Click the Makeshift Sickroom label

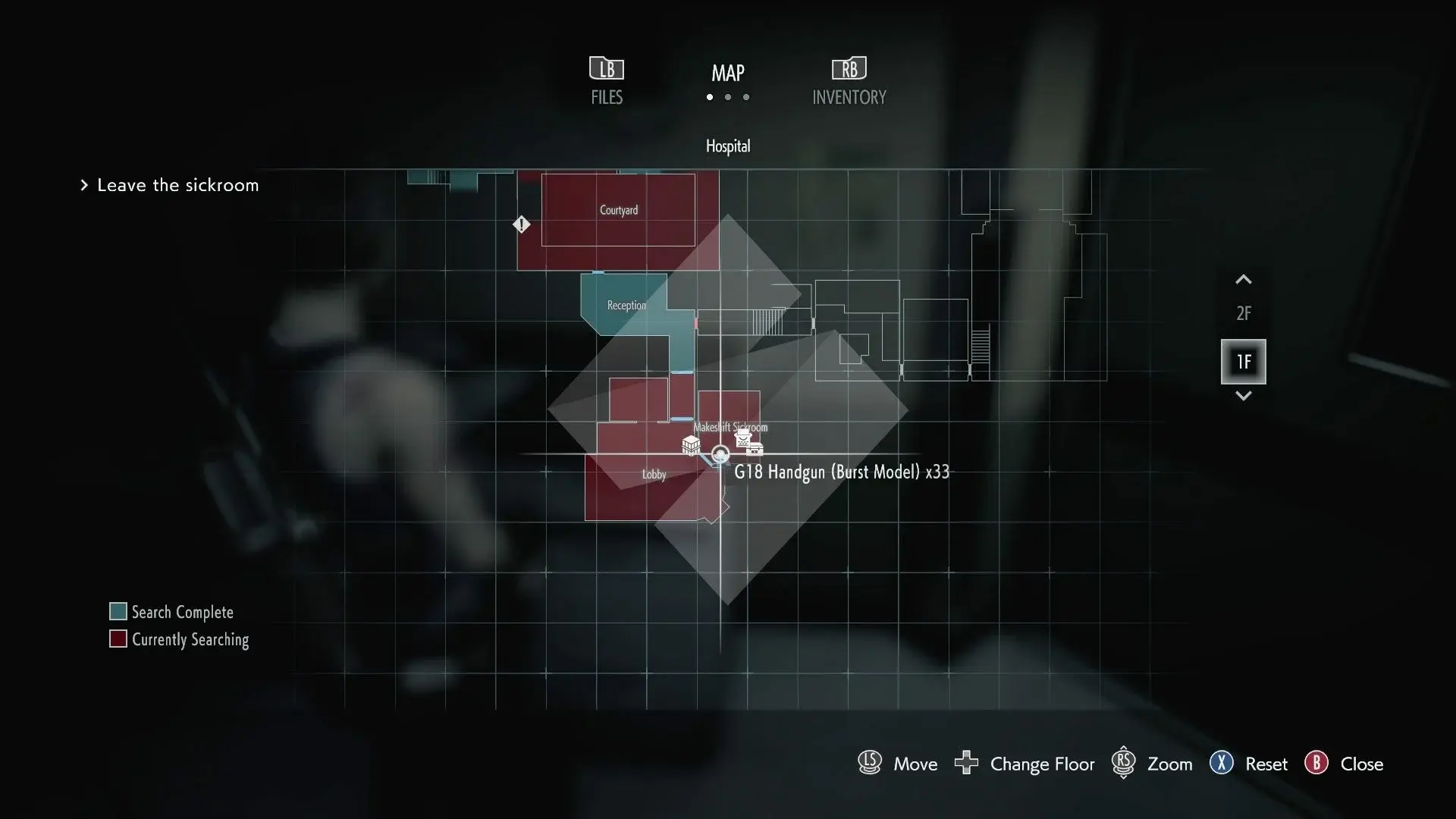click(x=730, y=427)
